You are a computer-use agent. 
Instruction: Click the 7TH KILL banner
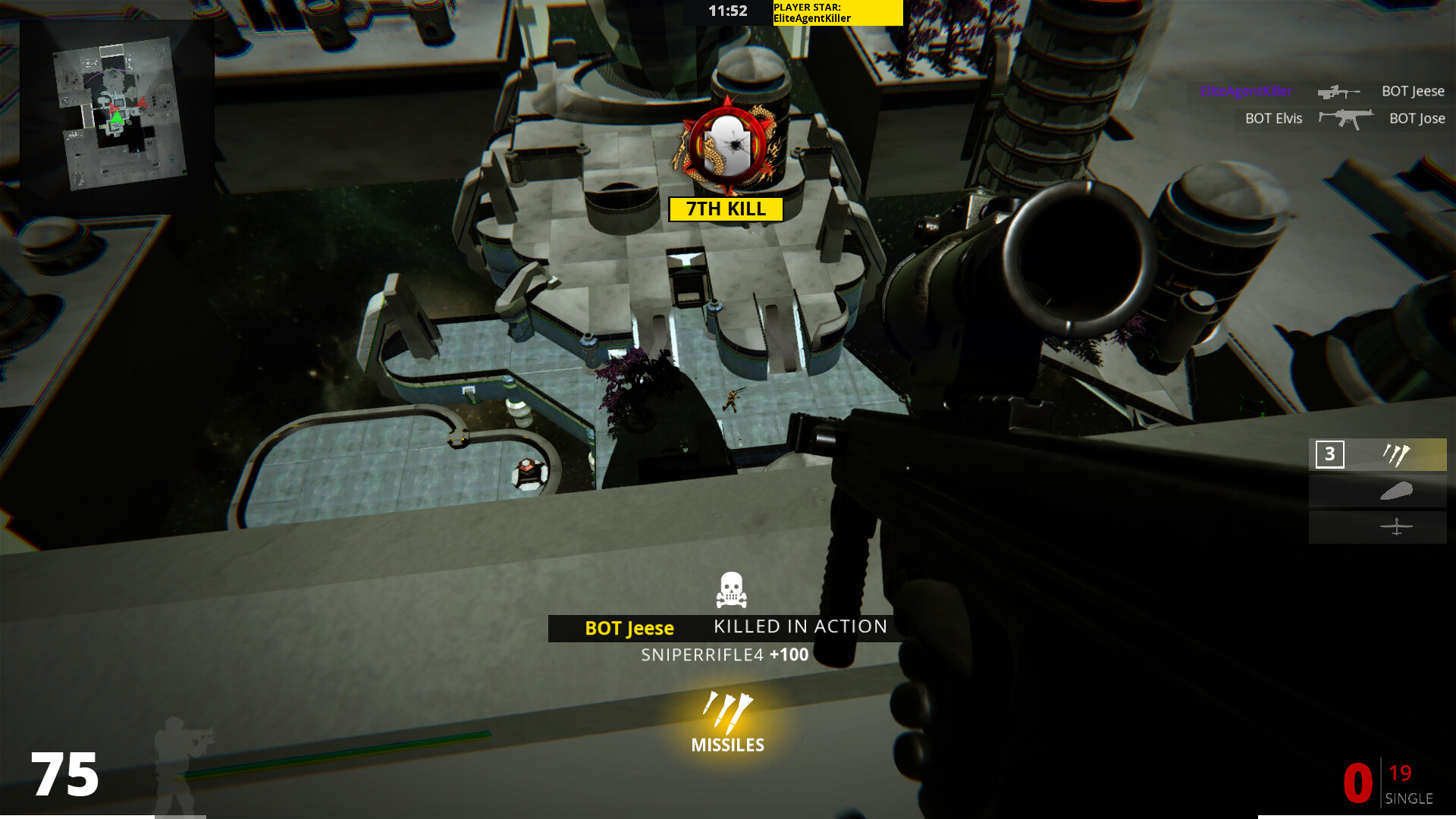pyautogui.click(x=725, y=209)
